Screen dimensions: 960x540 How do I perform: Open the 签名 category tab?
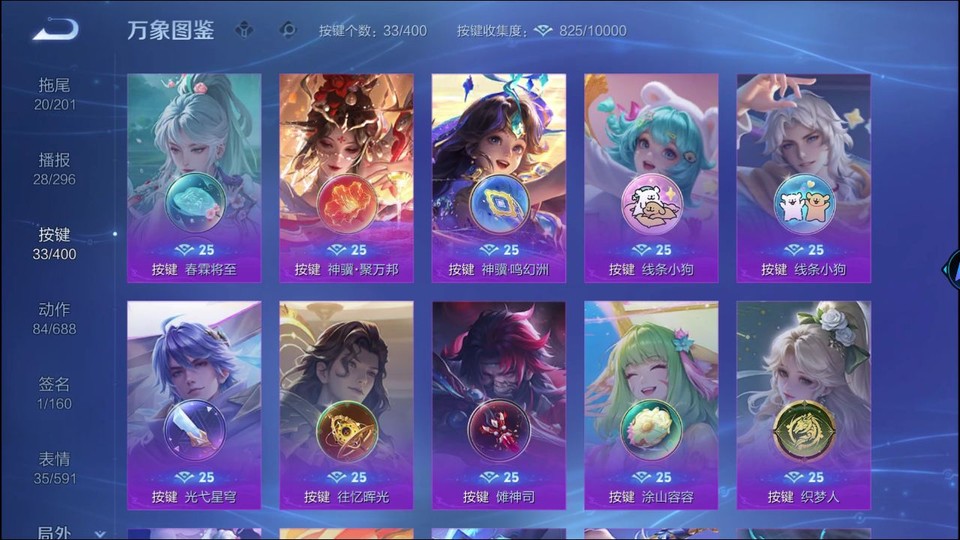(55, 393)
